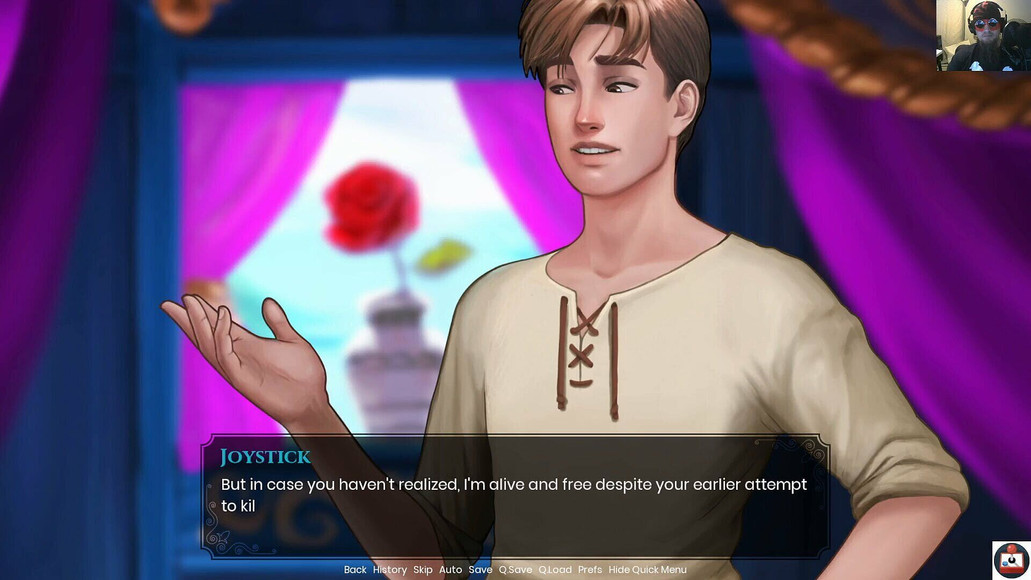Activate Skip in the quick menu
Screen dimensions: 1031x580
423,570
